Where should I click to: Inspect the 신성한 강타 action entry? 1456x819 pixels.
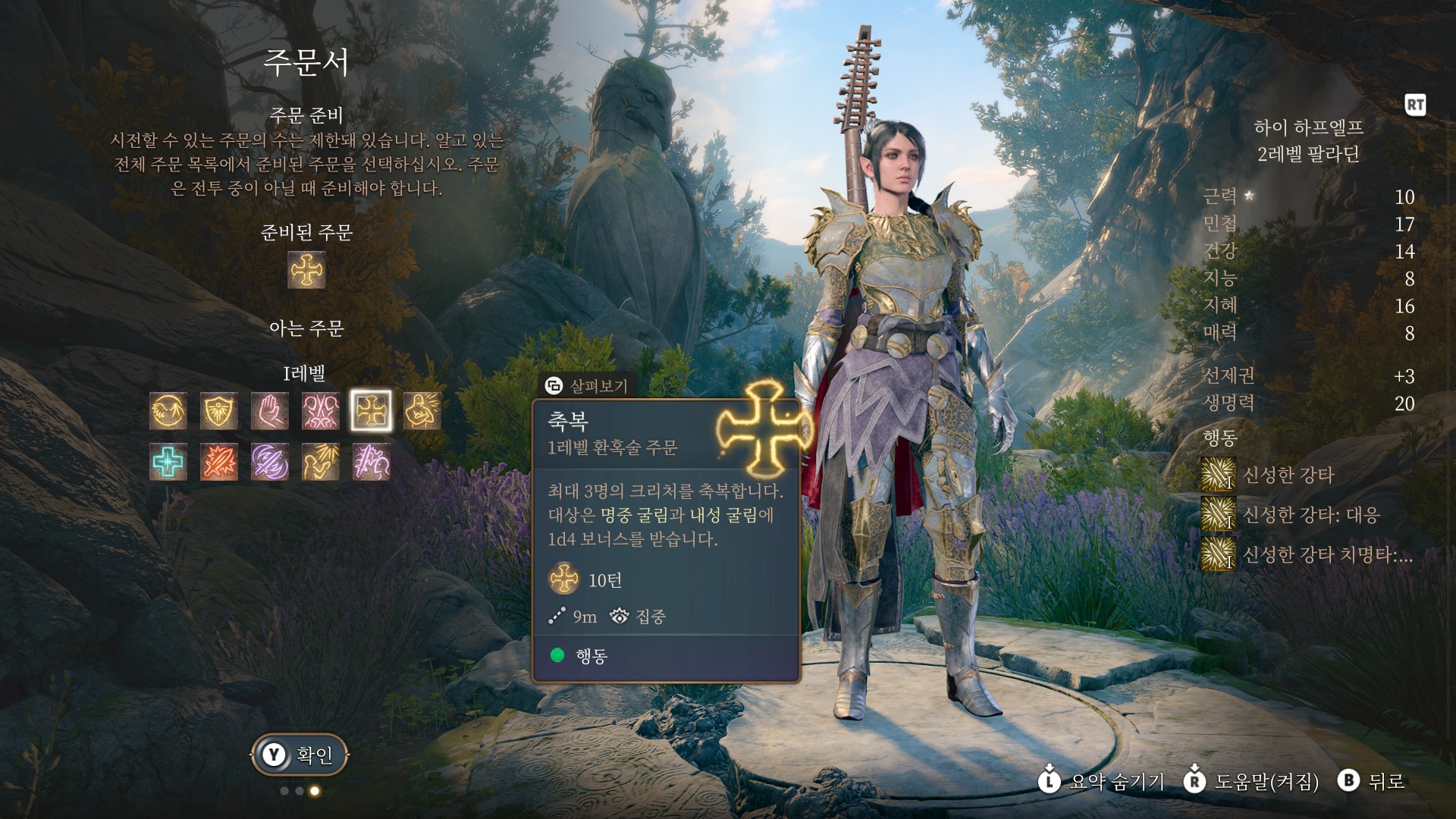click(1288, 475)
